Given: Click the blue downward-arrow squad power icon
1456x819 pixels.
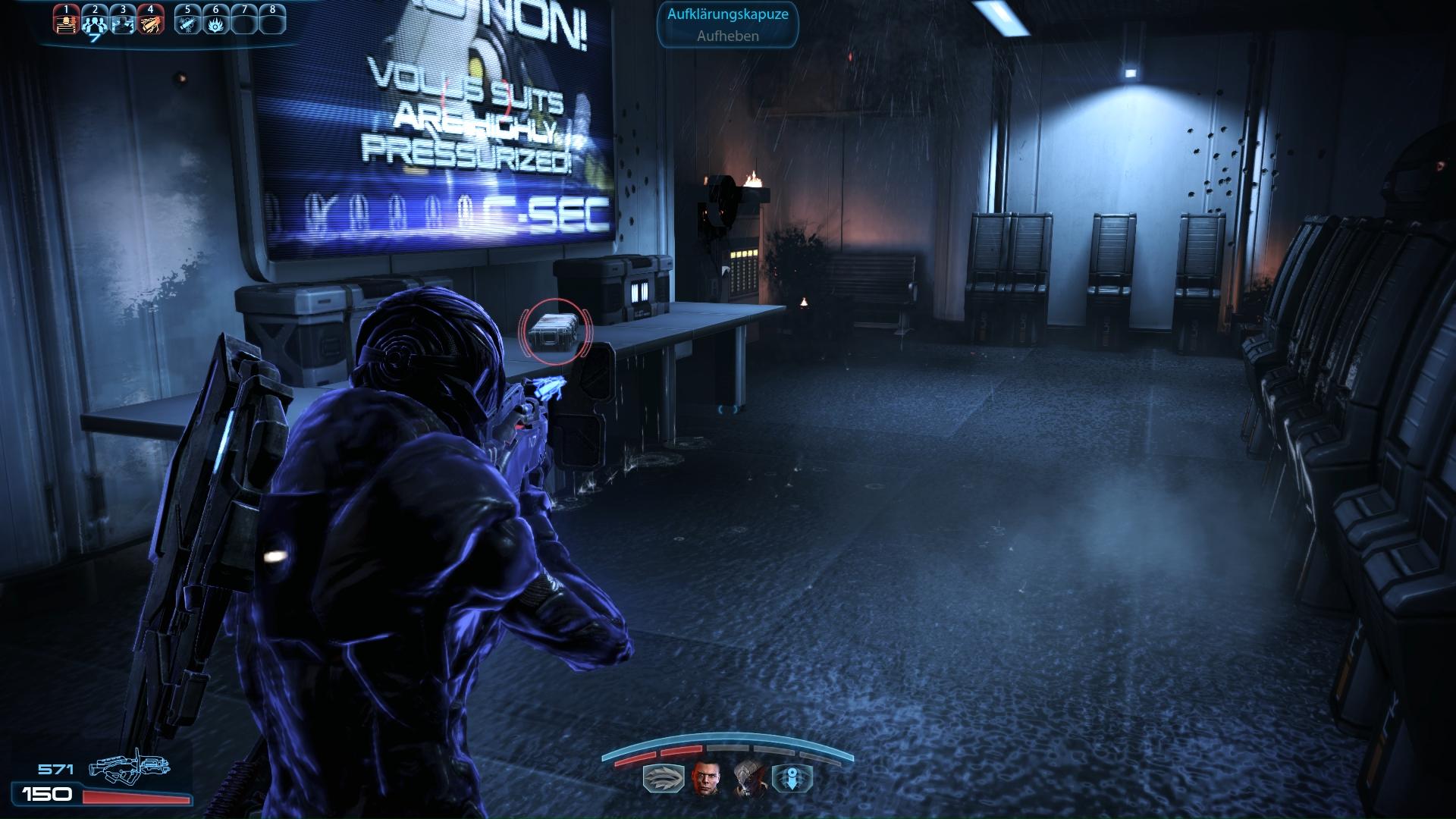Looking at the screenshot, I should pos(792,779).
